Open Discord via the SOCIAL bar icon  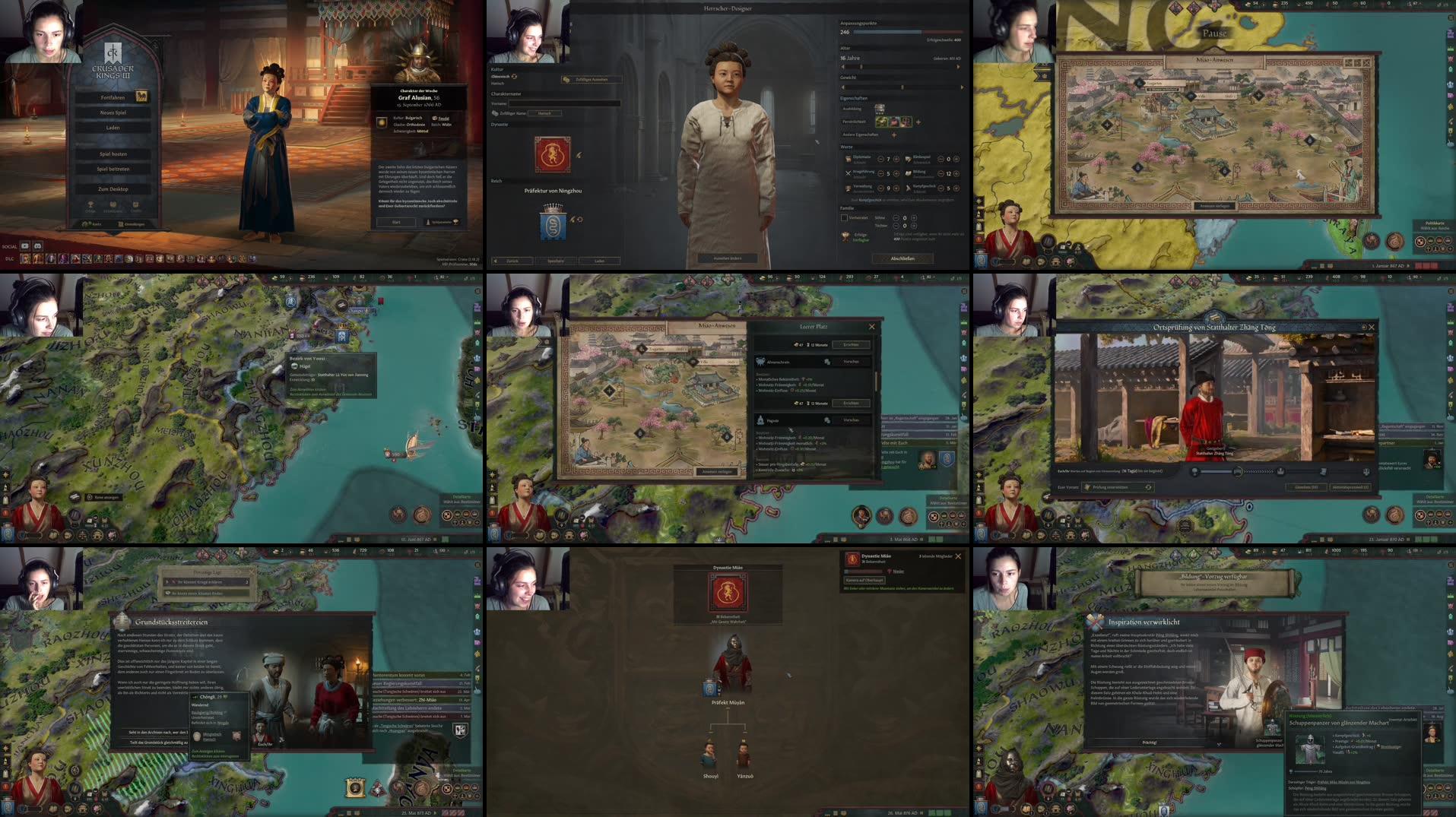(x=39, y=246)
